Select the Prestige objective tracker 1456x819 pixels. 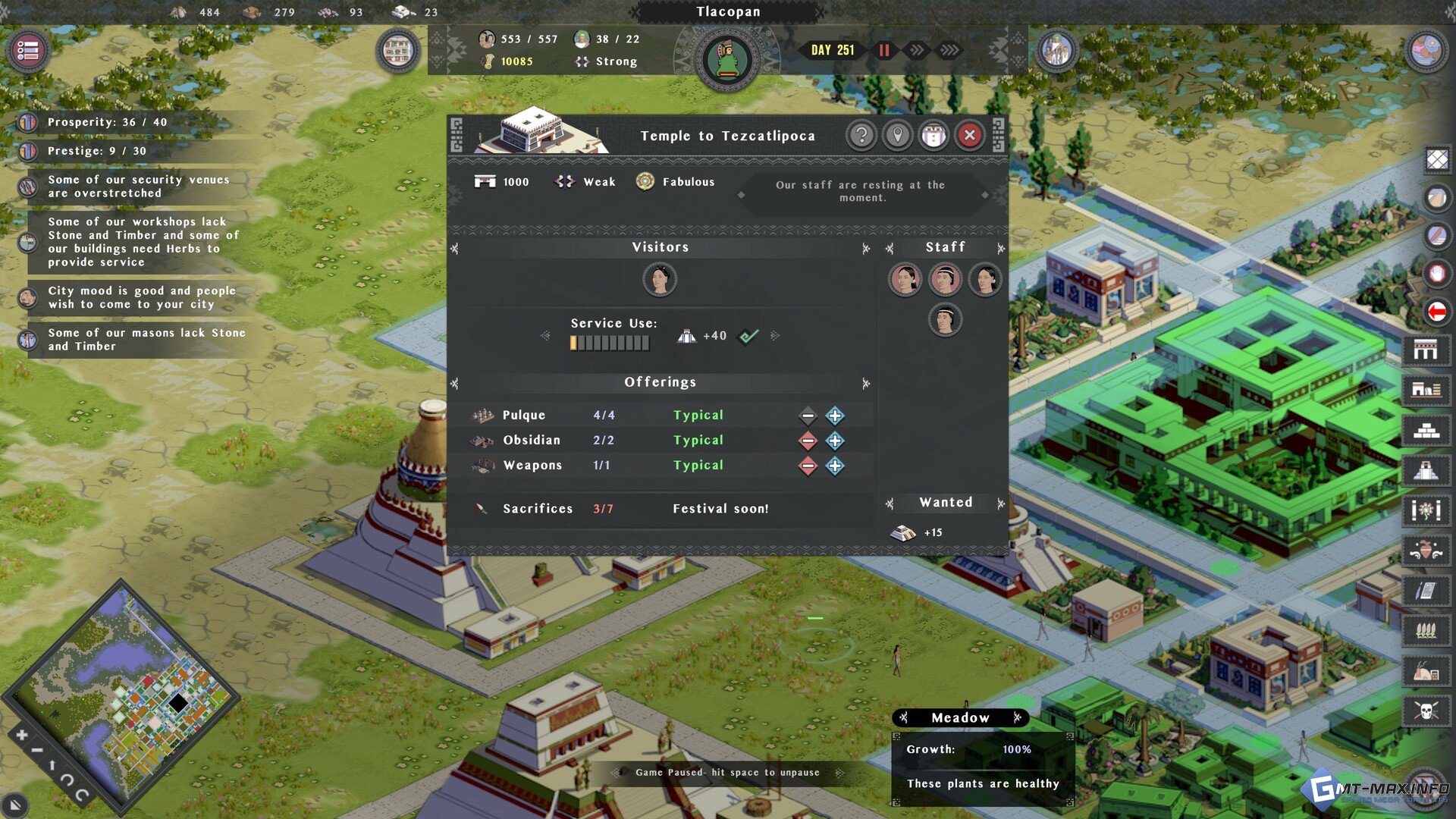pos(96,151)
